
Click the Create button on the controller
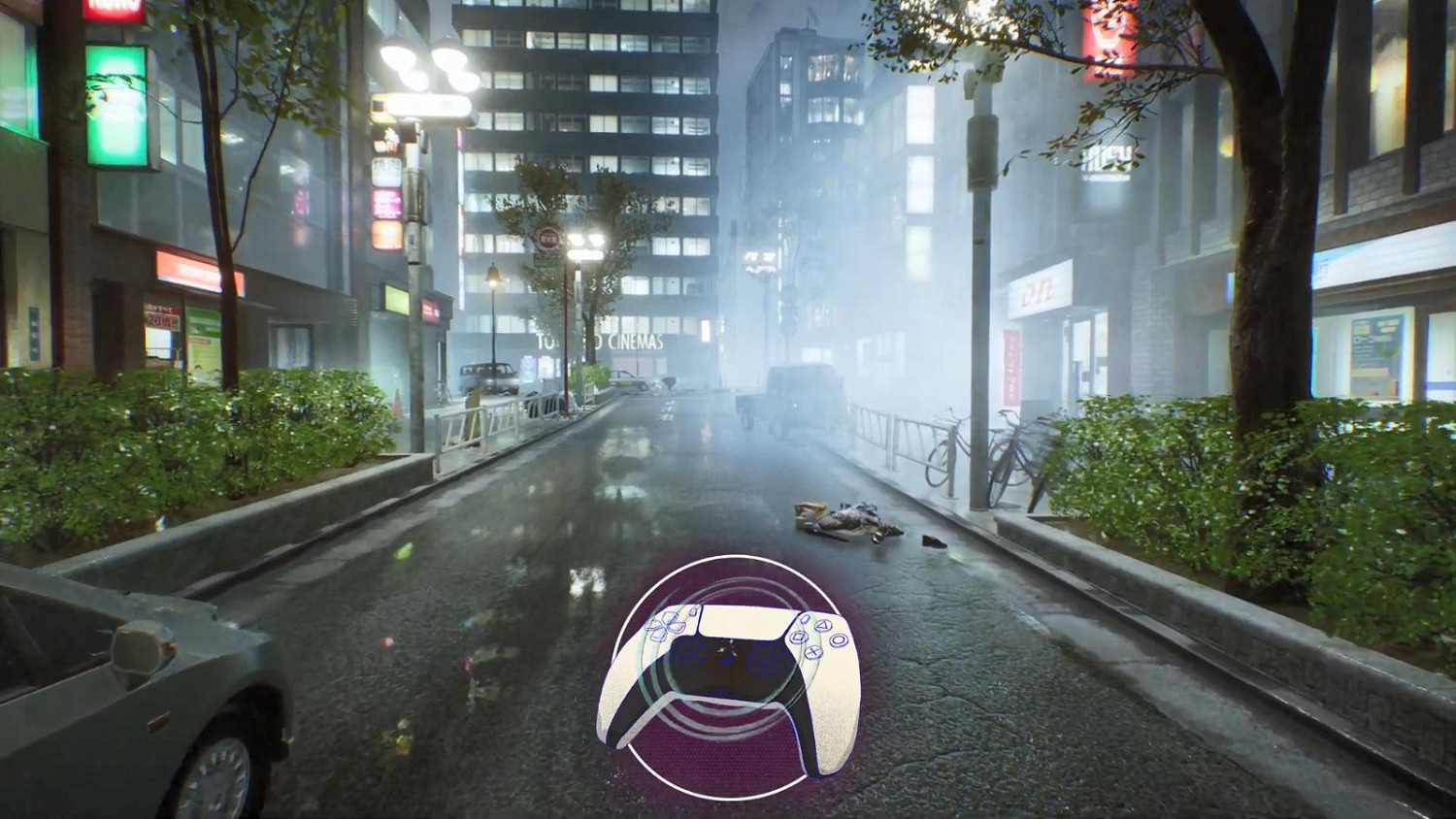695,611
